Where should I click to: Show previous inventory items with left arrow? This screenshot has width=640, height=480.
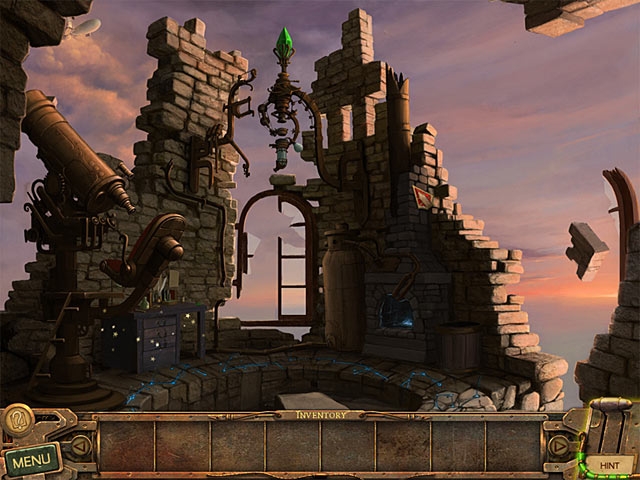pos(81,447)
